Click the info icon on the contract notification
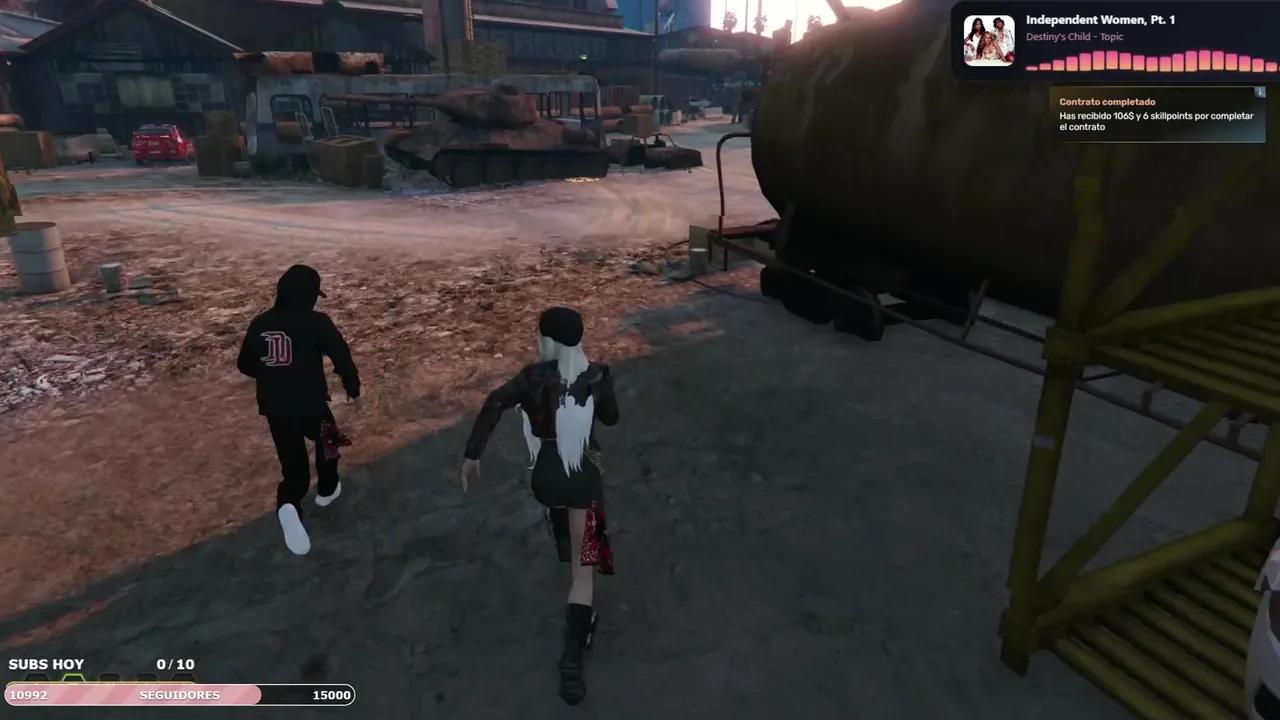 pyautogui.click(x=1260, y=93)
